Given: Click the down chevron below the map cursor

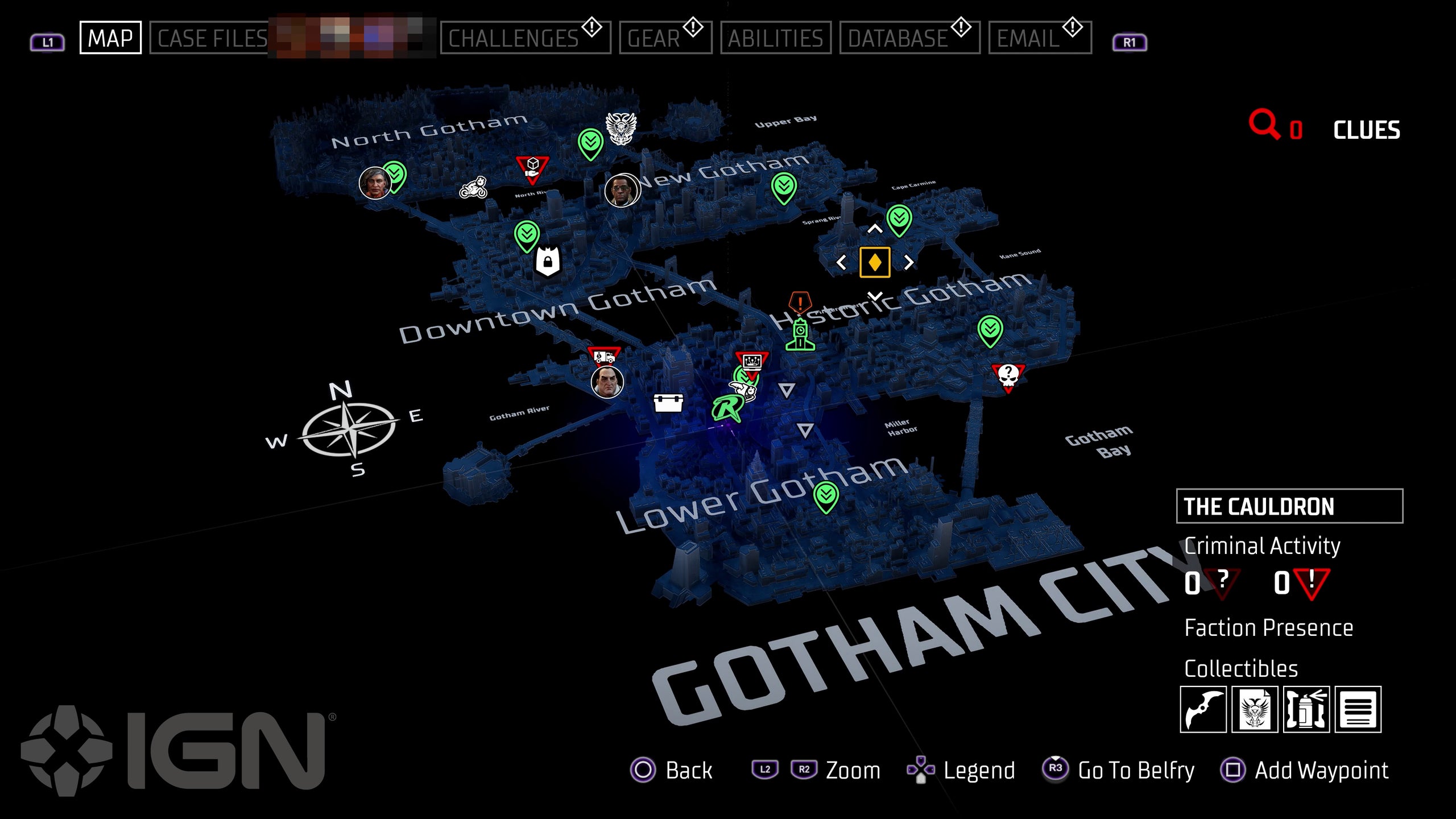Looking at the screenshot, I should [875, 296].
